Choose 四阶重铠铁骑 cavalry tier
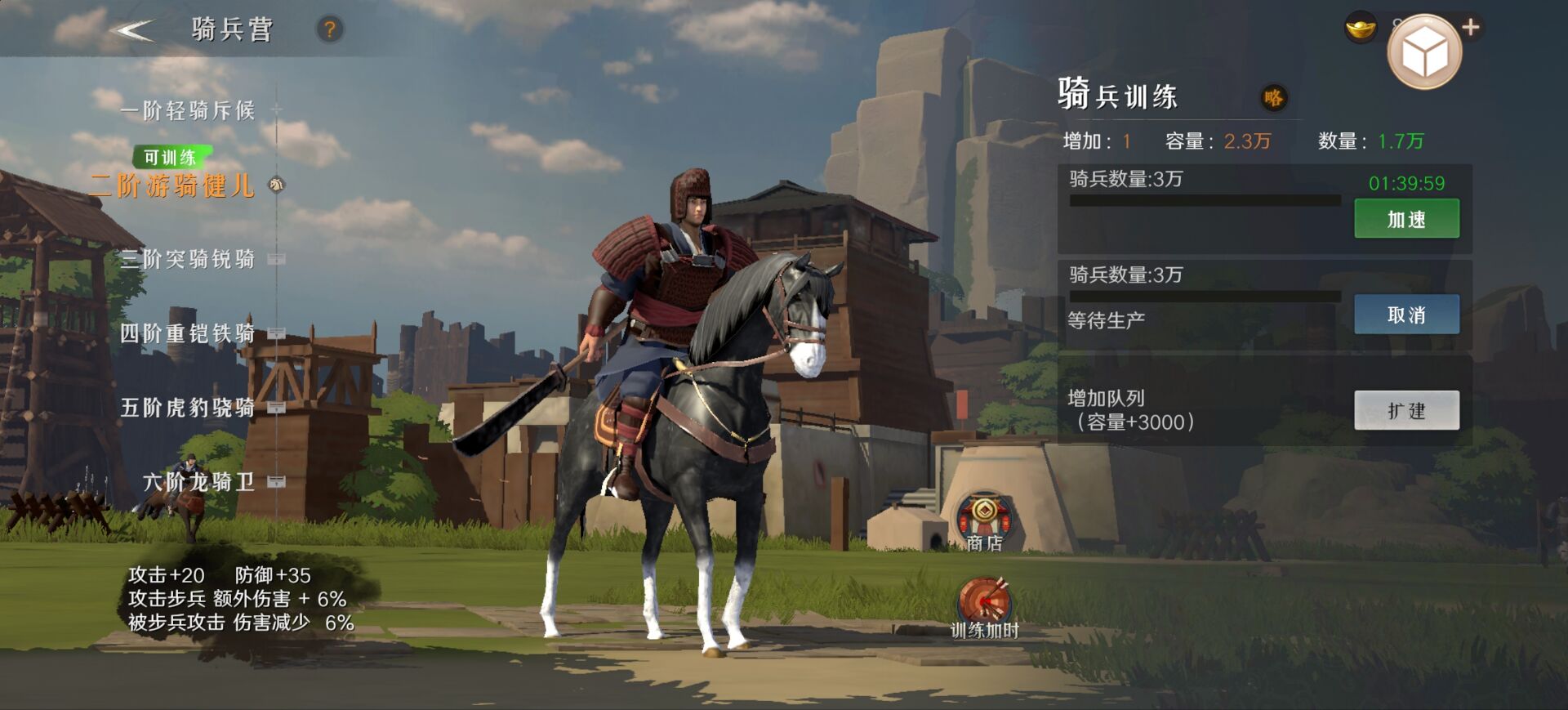 [188, 333]
